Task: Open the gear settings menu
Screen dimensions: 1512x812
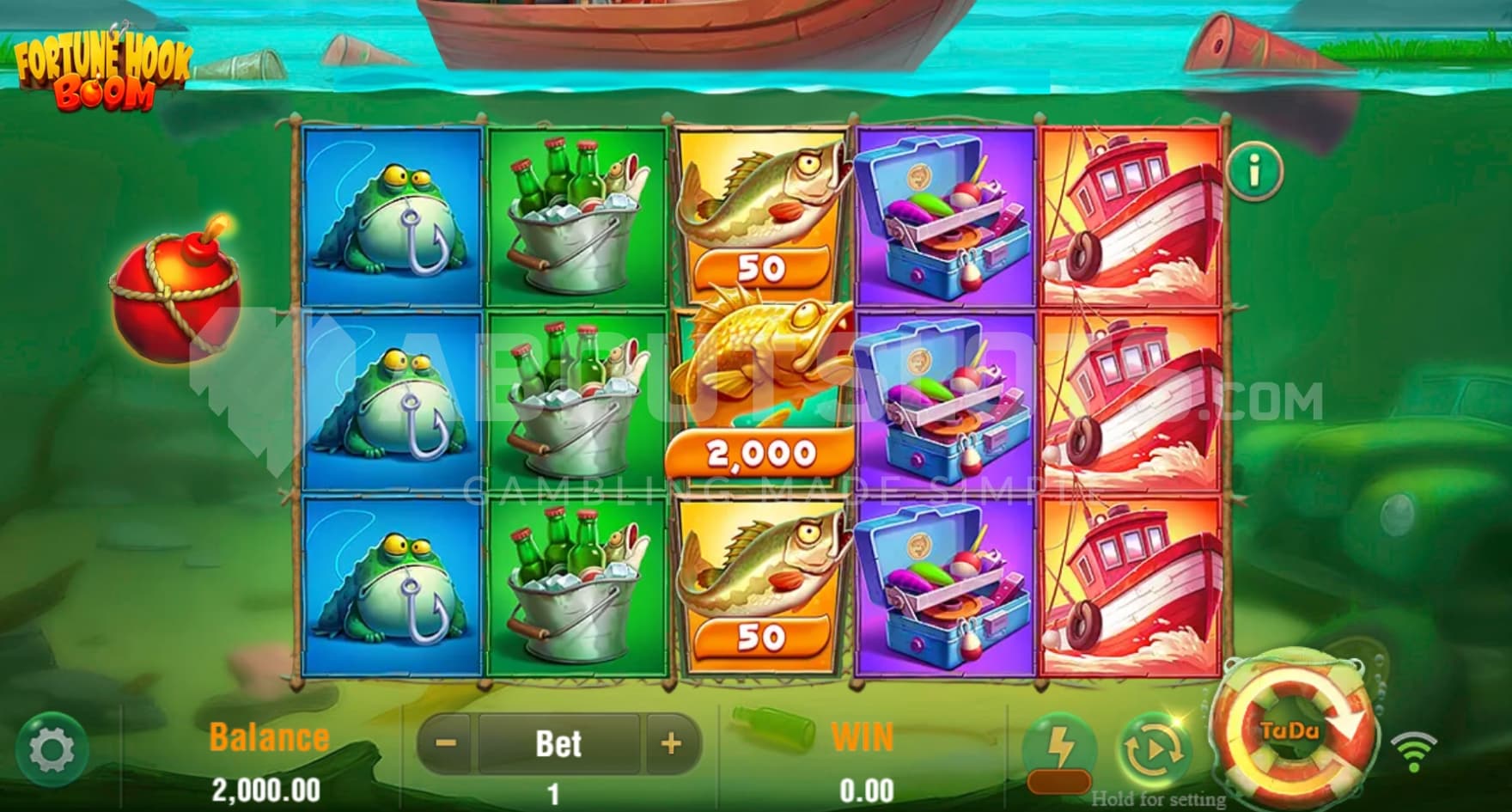Action: click(52, 749)
